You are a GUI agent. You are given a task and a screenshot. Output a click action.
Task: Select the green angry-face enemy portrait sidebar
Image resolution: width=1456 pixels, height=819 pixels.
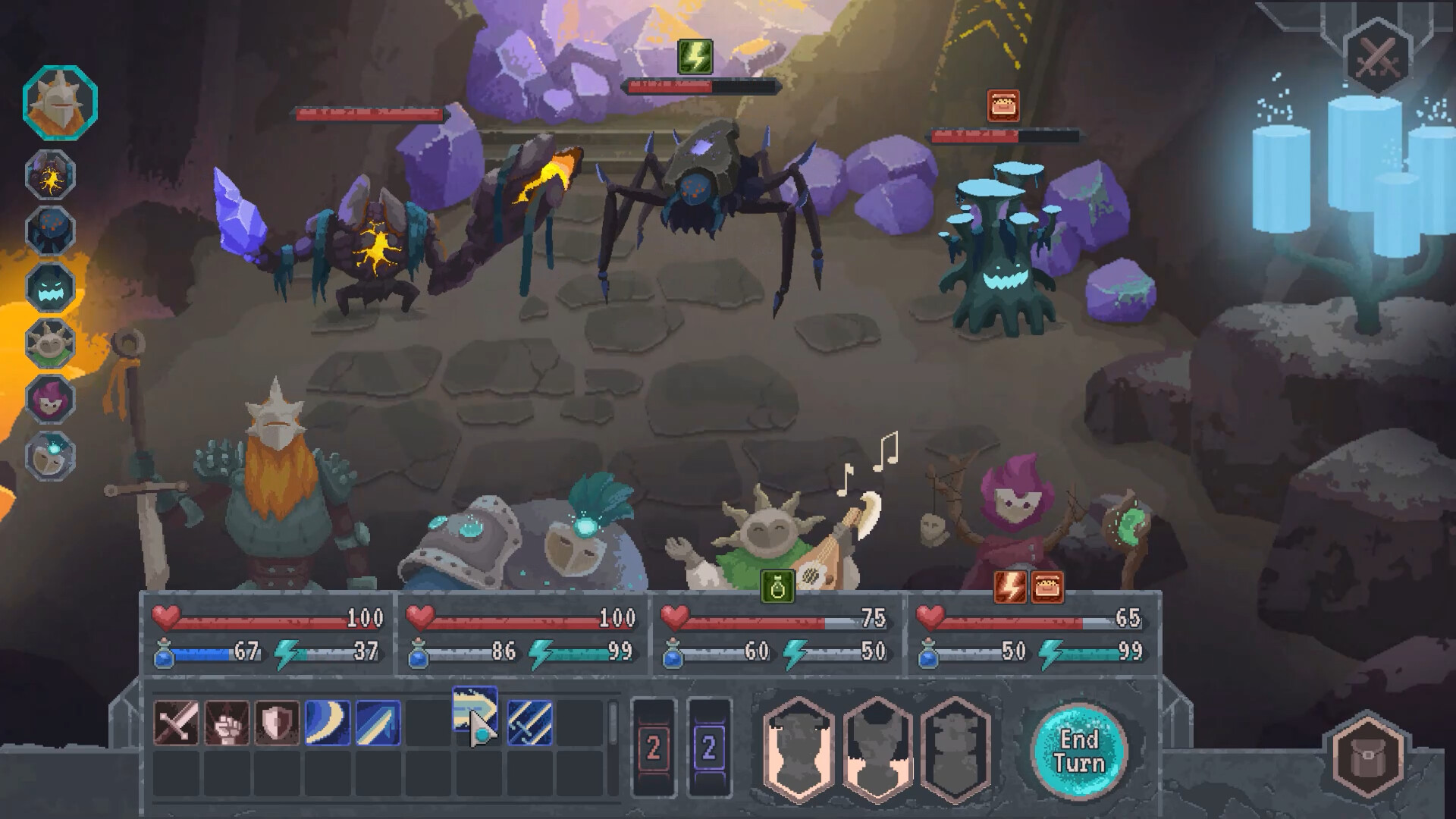click(x=50, y=286)
